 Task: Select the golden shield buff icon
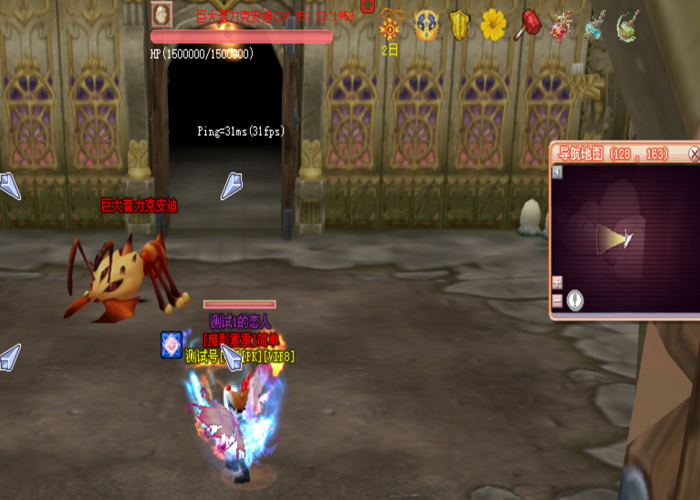[x=460, y=24]
